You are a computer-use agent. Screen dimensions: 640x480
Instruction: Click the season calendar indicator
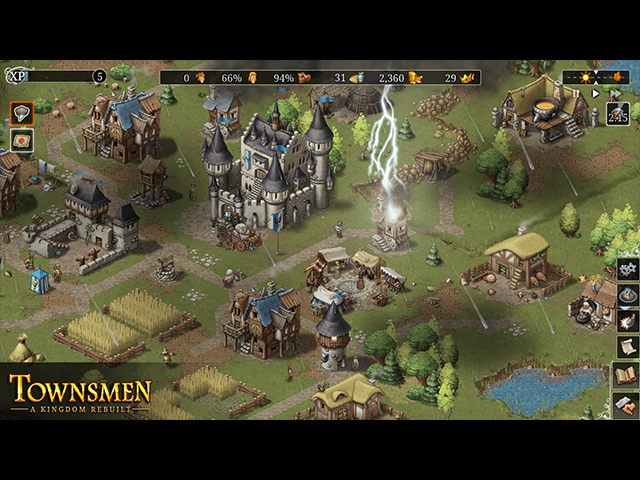pos(596,76)
